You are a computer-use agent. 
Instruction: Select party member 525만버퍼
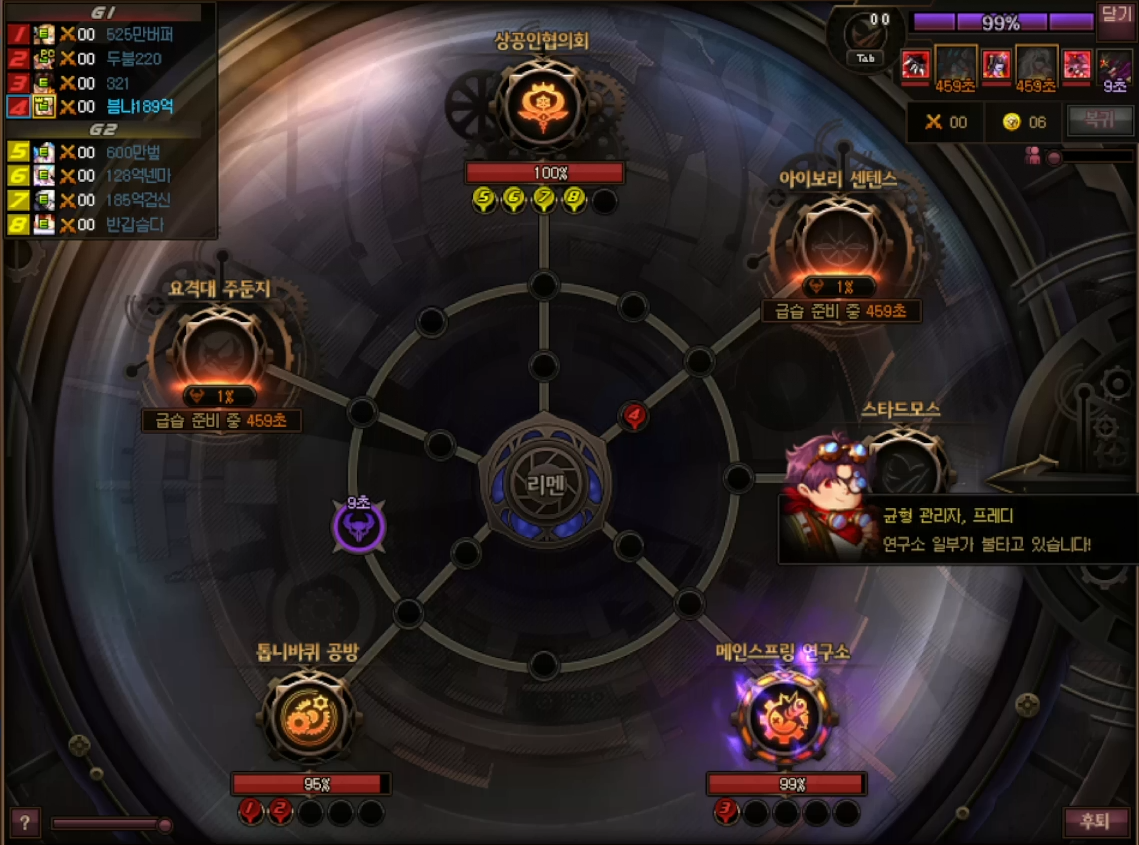click(x=139, y=34)
